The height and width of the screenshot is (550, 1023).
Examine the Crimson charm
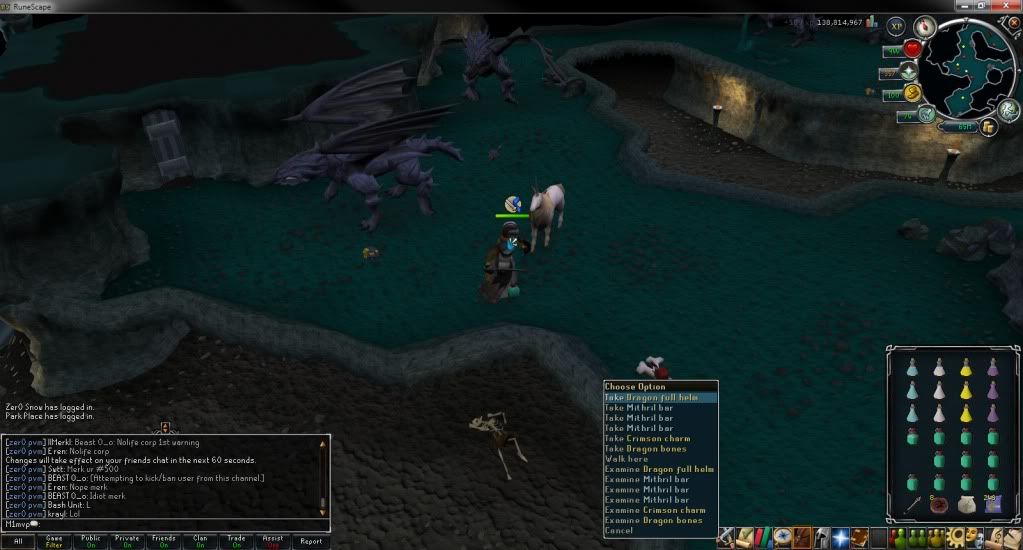click(655, 510)
